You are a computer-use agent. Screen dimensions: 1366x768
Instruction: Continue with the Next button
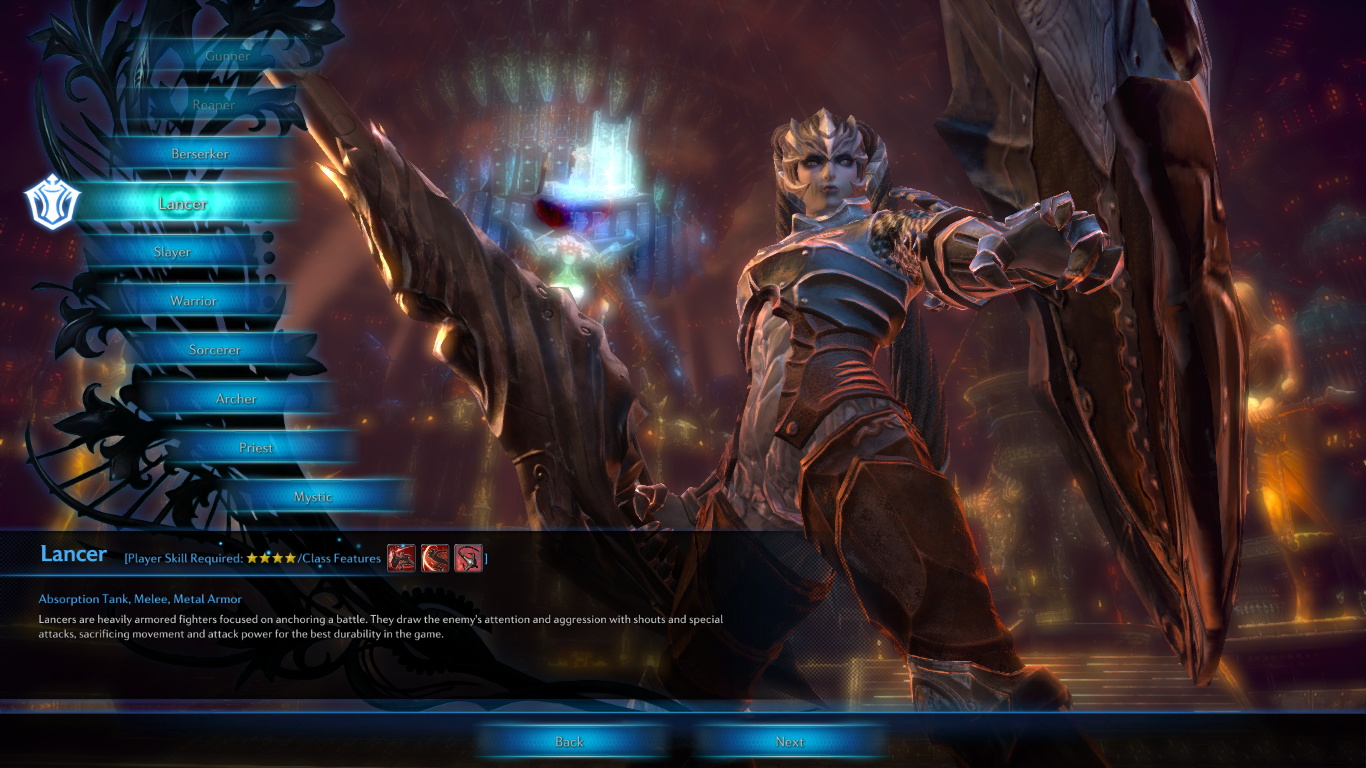789,742
